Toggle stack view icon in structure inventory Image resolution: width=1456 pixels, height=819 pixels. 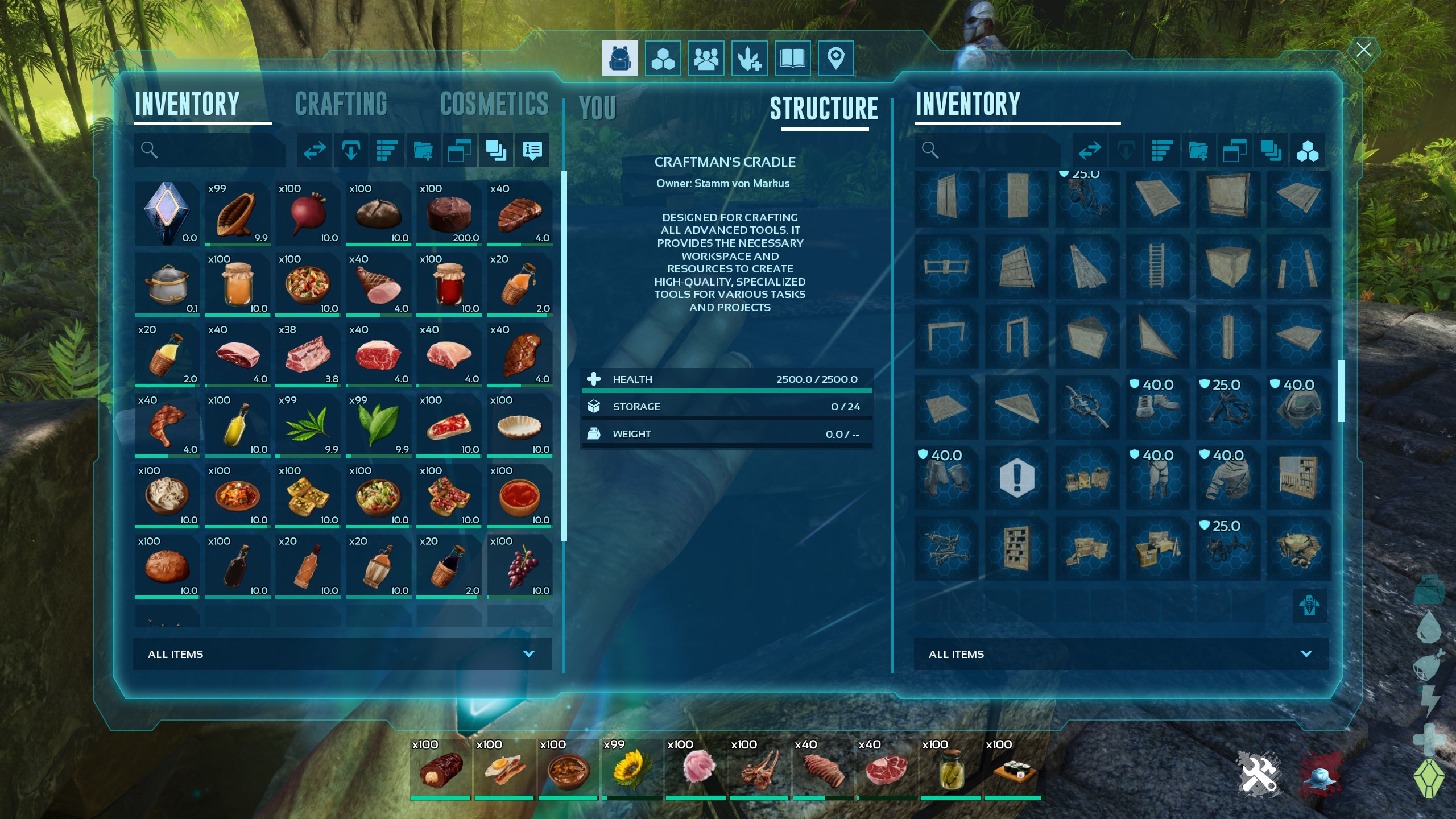coord(1271,150)
